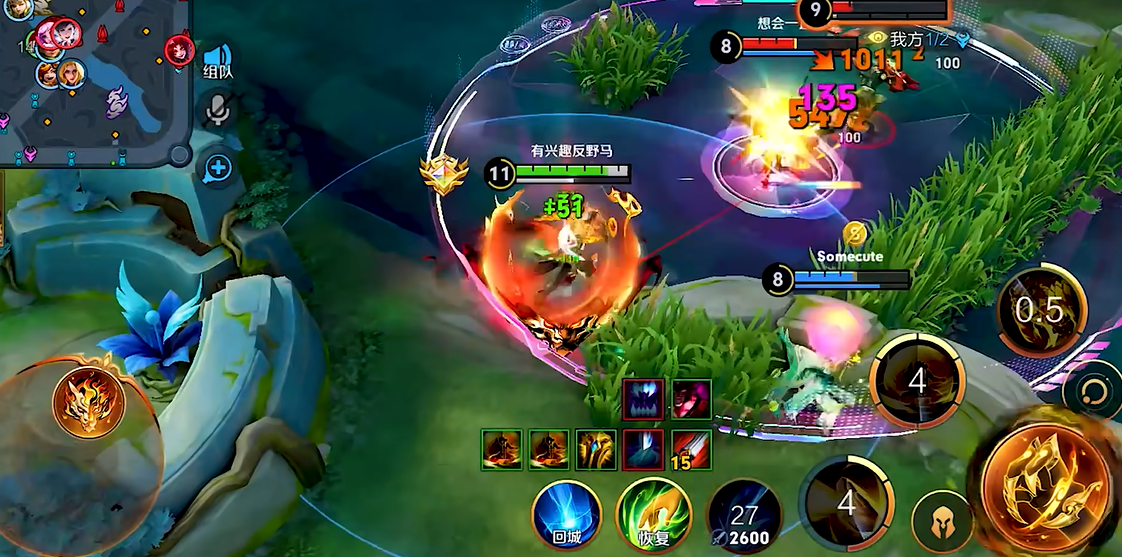Viewport: 1122px width, 557px height.
Task: Click the purple fanged maw icon
Action: coord(643,399)
